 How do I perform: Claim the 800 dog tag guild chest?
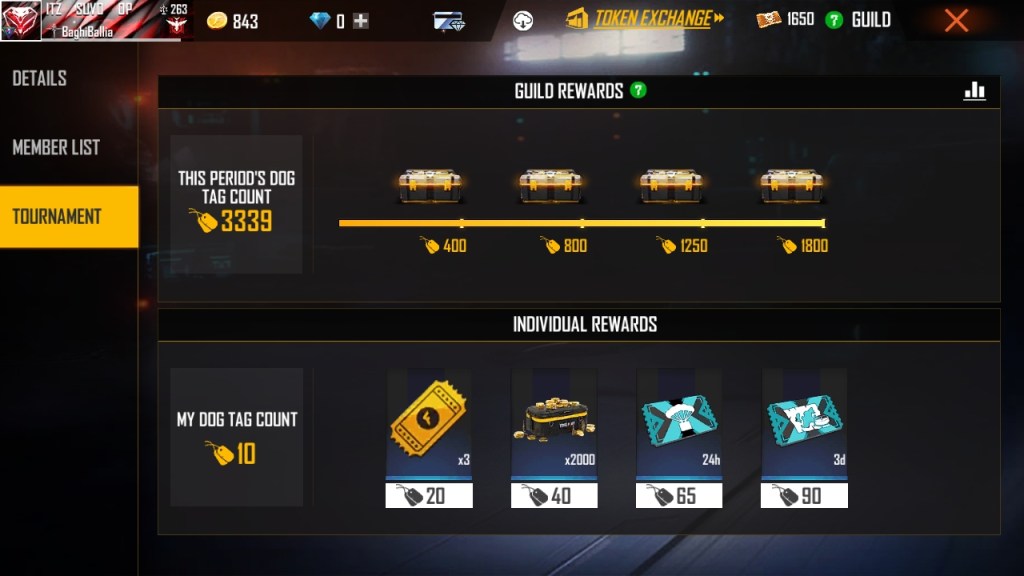550,186
